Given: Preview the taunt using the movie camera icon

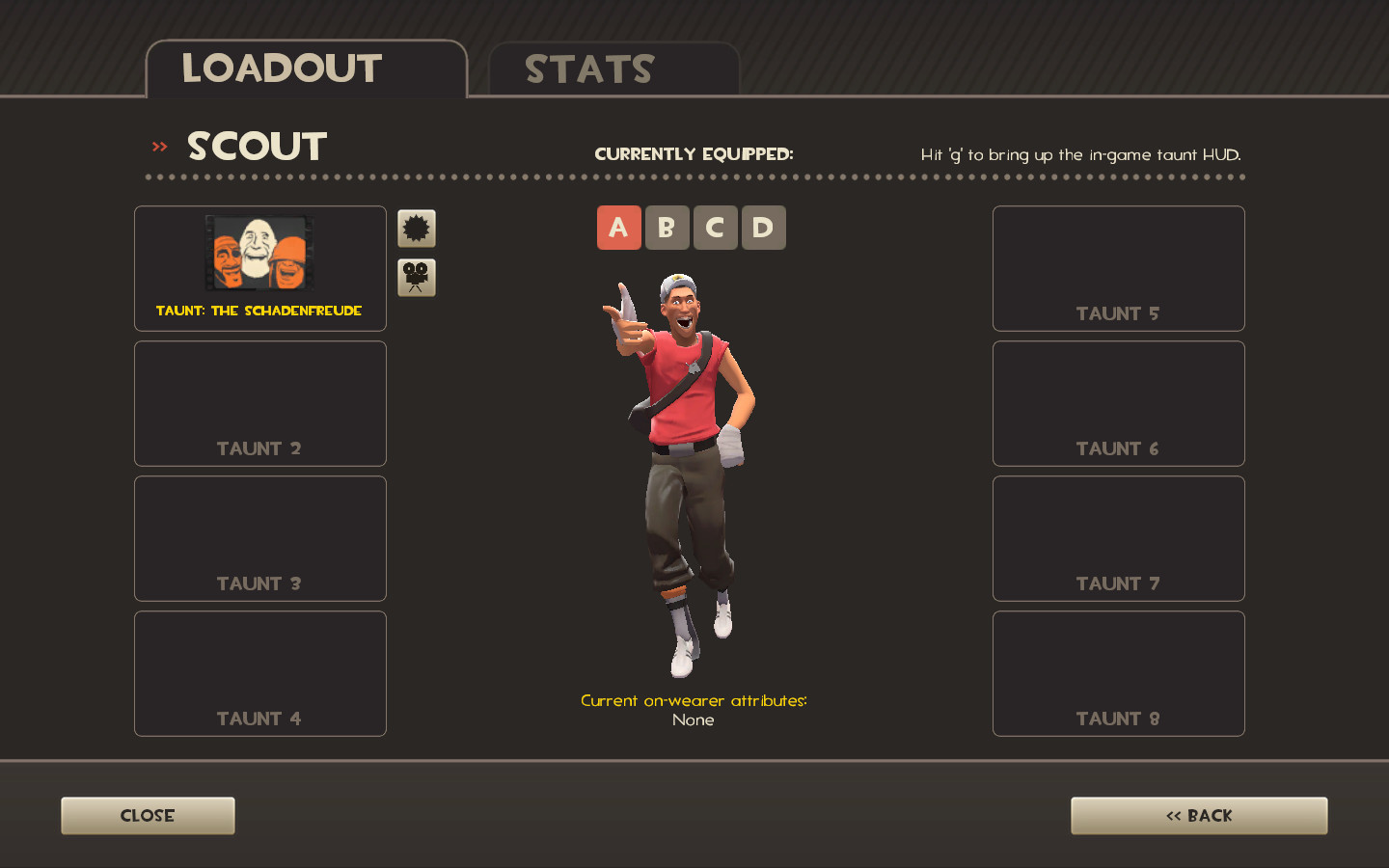Looking at the screenshot, I should pyautogui.click(x=416, y=277).
